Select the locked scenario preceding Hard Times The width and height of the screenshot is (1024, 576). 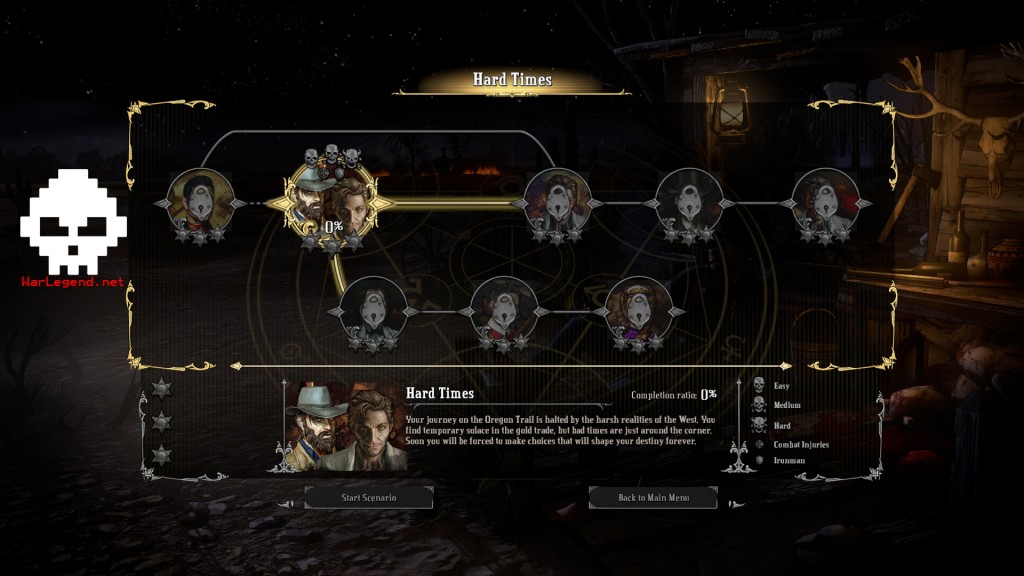[200, 203]
